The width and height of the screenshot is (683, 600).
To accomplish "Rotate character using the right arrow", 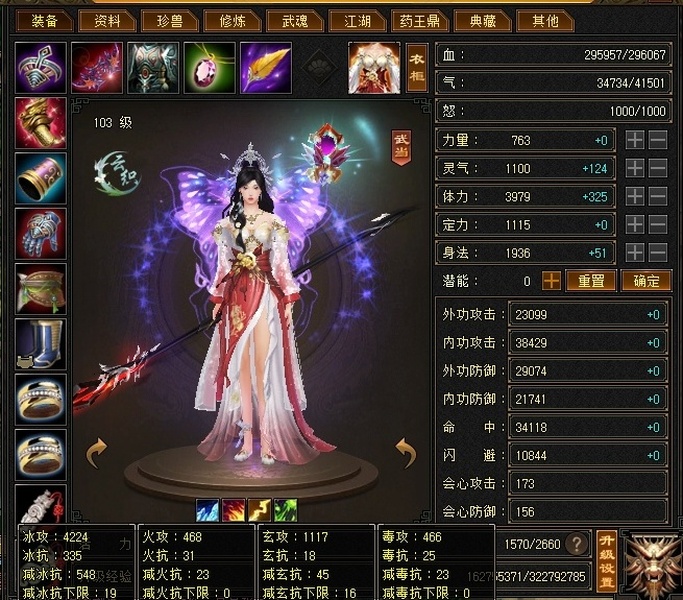I will 404,453.
